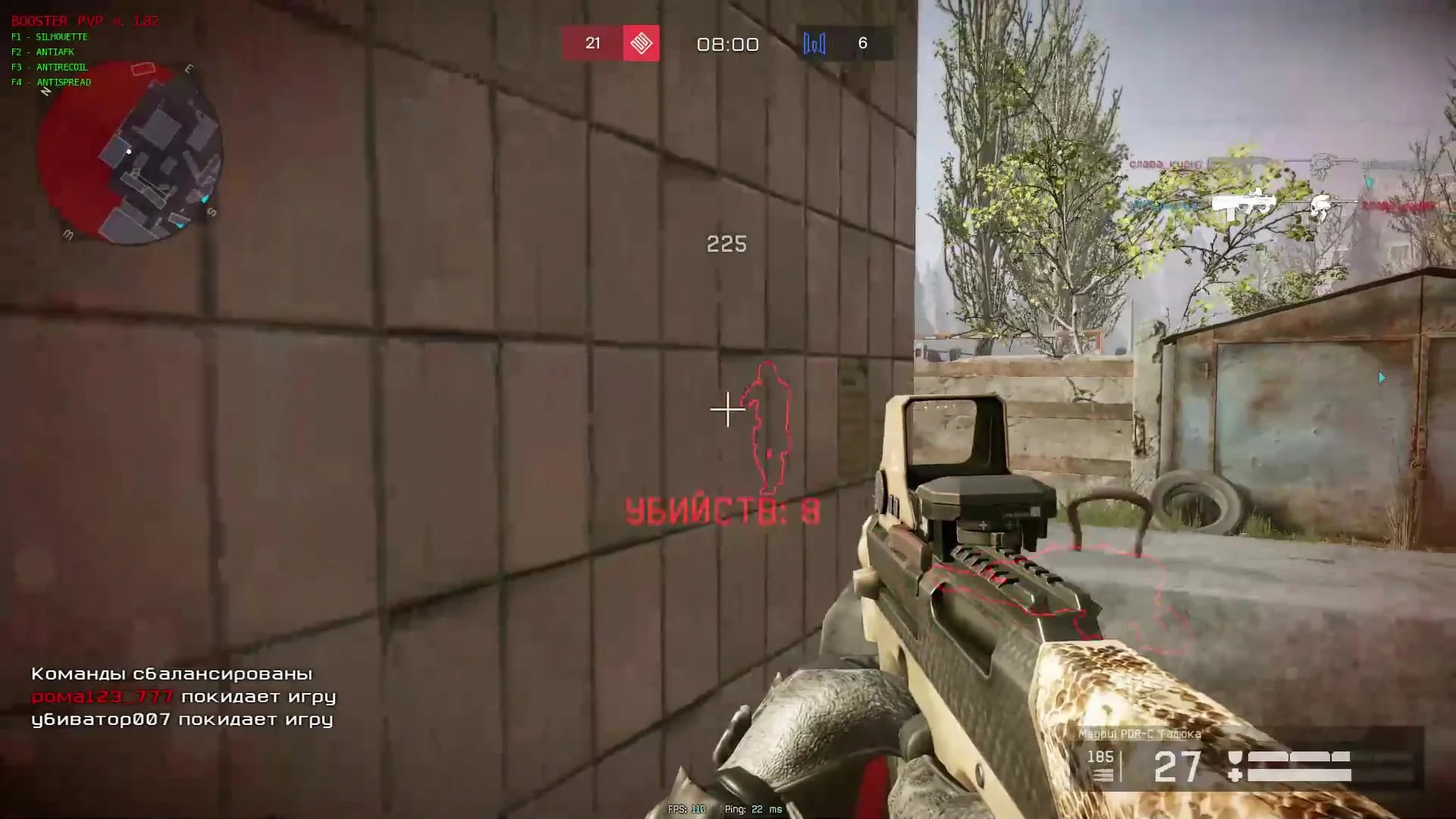This screenshot has width=1456, height=819.
Task: Toggle F3 ANTIRECOIL in the booster menu
Action: tap(49, 67)
